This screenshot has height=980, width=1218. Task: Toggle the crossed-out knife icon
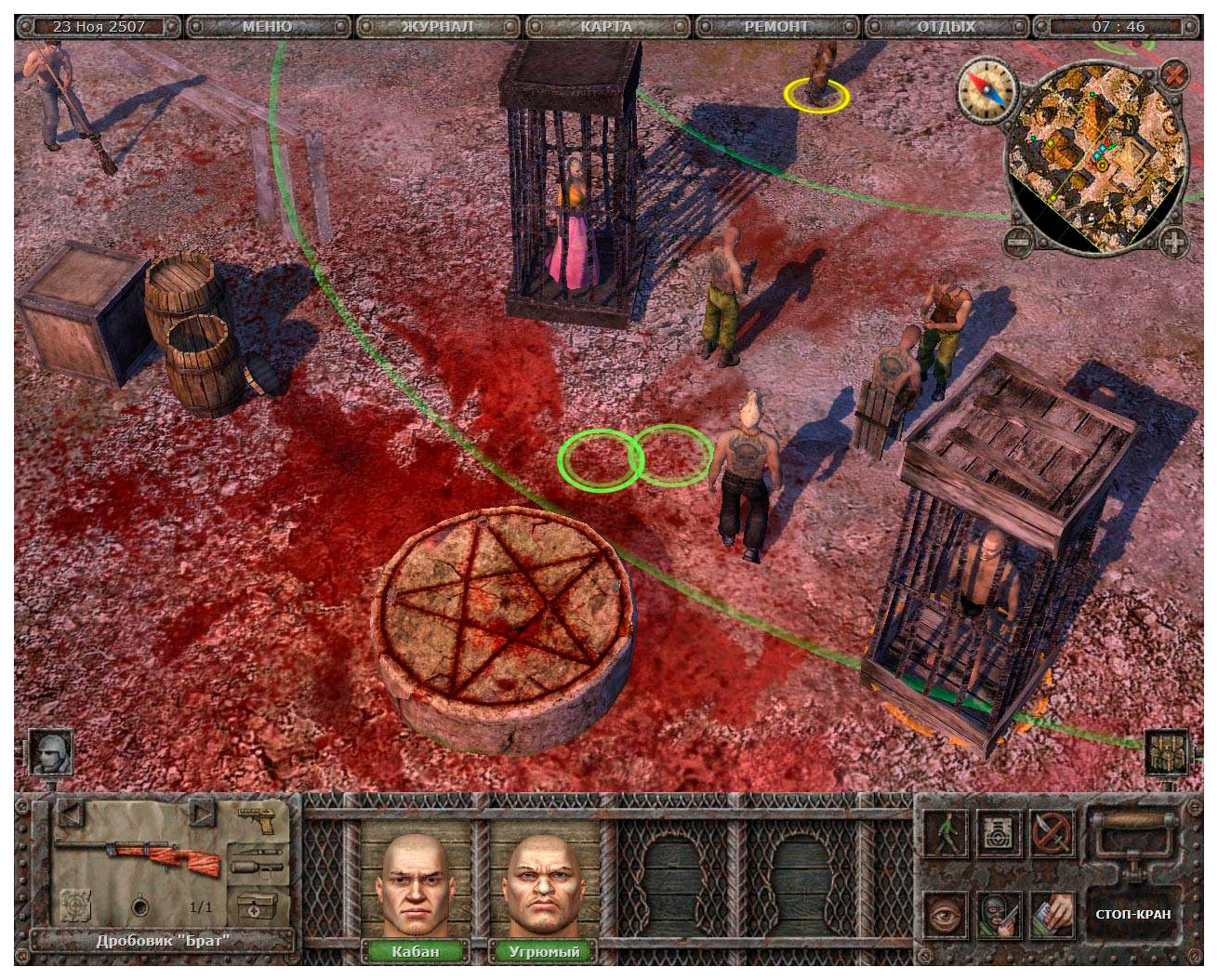pos(1053,833)
